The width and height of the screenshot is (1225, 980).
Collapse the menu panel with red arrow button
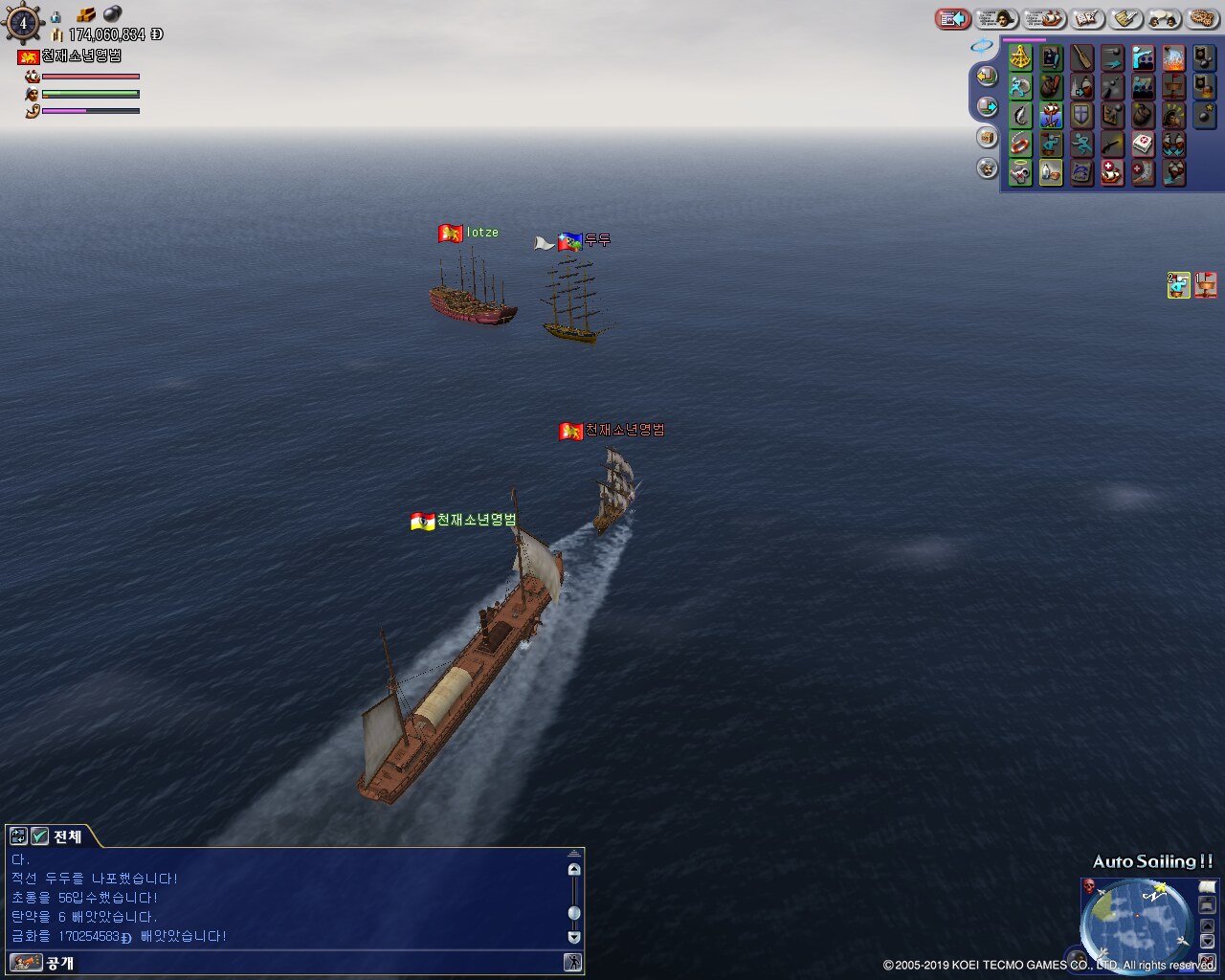(953, 18)
